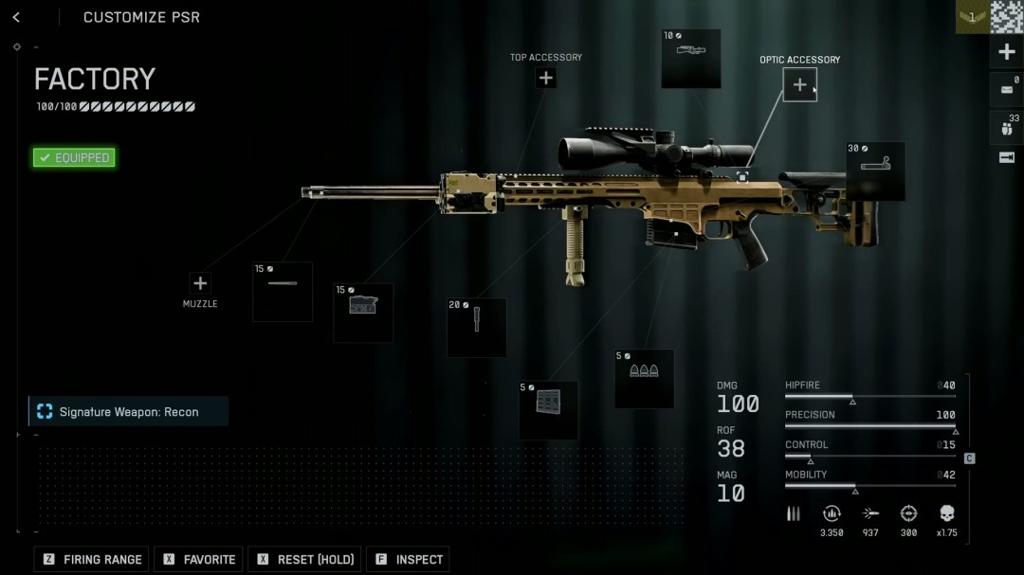This screenshot has height=575, width=1024.
Task: Mark this loadout as Favorite
Action: 200,559
